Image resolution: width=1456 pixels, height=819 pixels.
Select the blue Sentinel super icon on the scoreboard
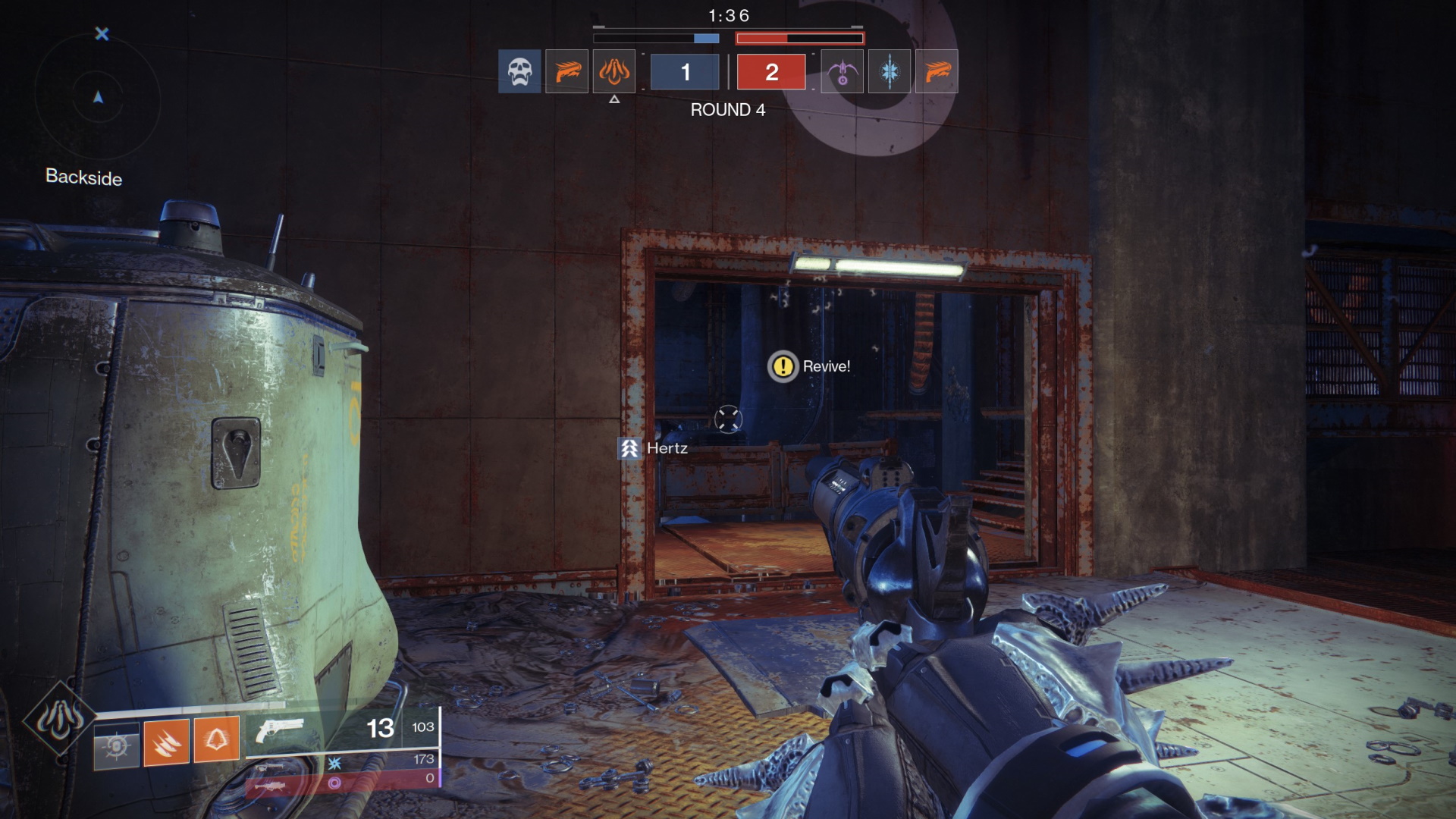pos(889,71)
